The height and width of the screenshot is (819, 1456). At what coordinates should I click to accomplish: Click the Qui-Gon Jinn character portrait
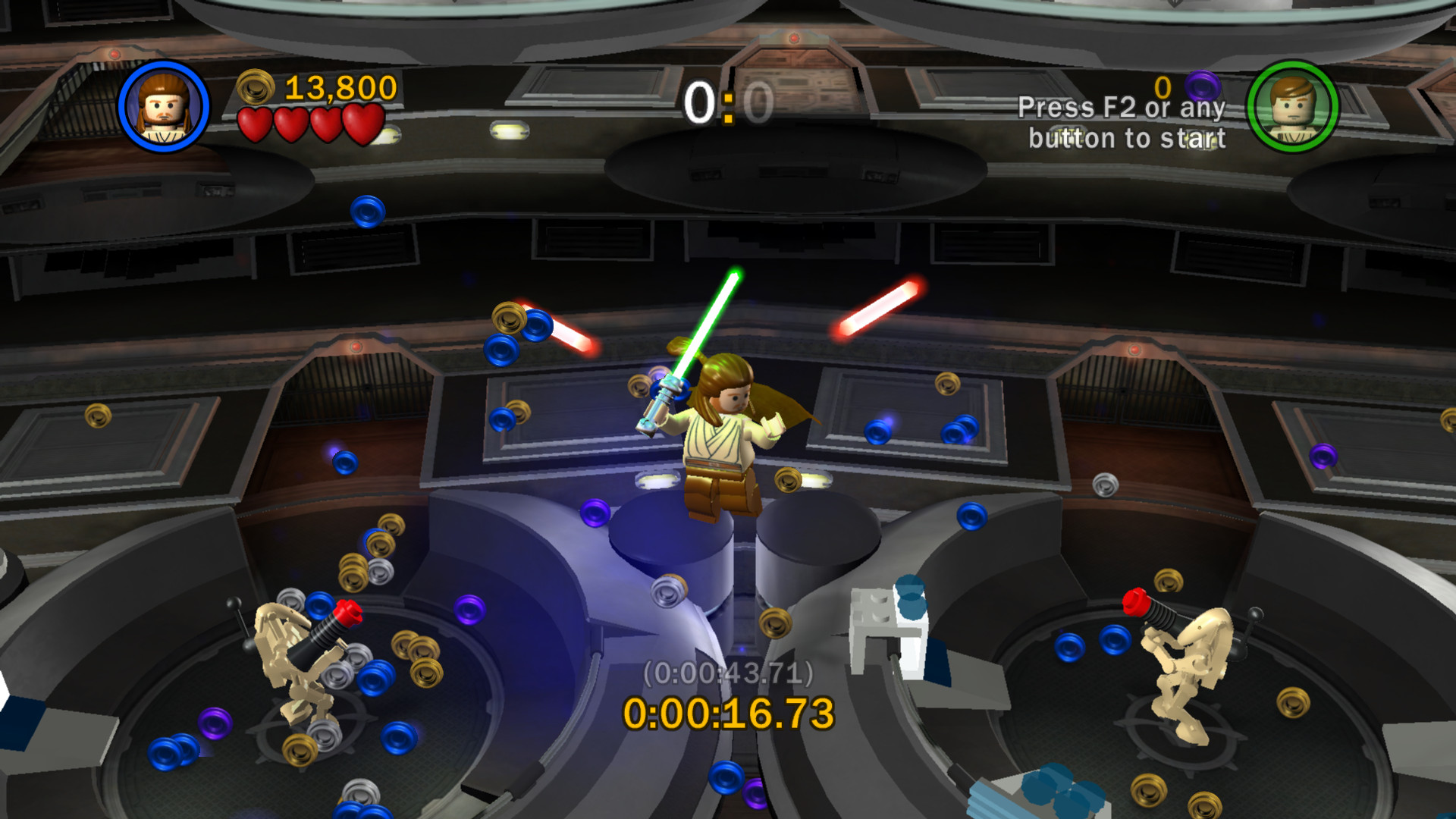tap(163, 106)
